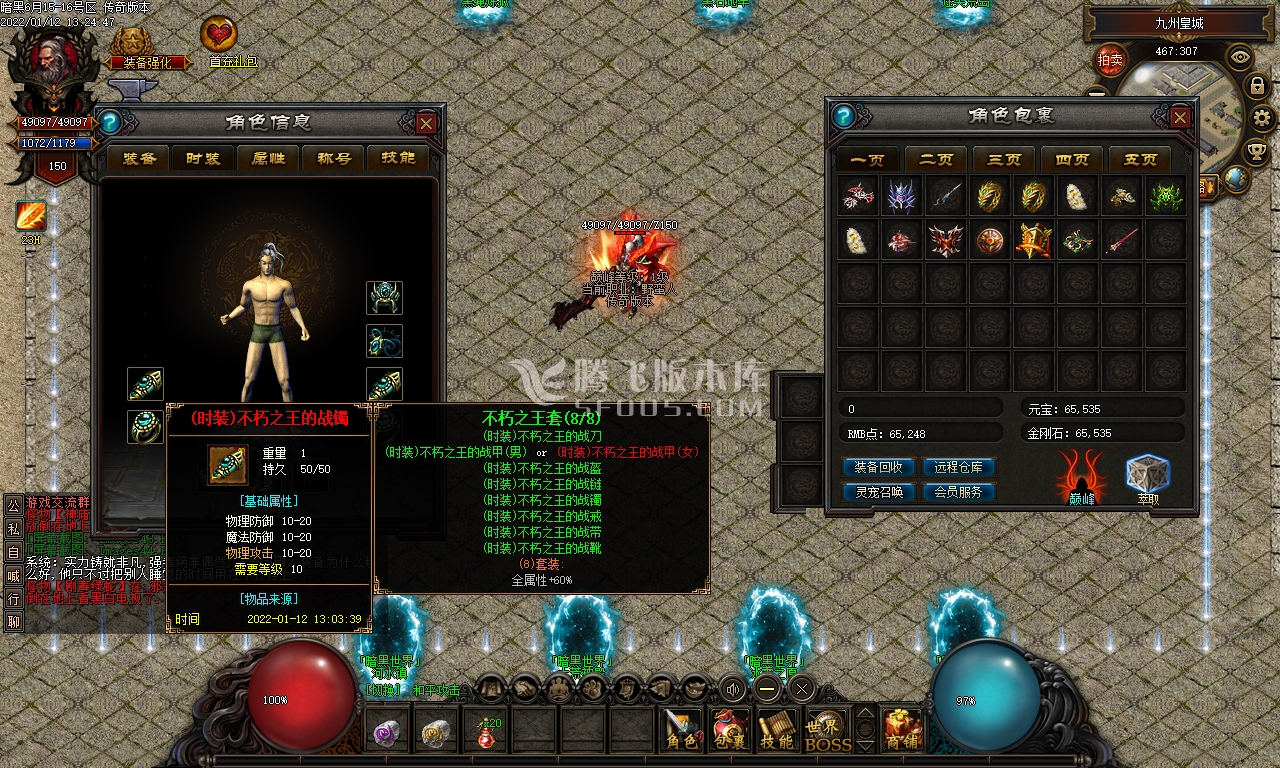This screenshot has height=768, width=1280.
Task: Open the 商铺 shop from the bottom bar
Action: (902, 731)
